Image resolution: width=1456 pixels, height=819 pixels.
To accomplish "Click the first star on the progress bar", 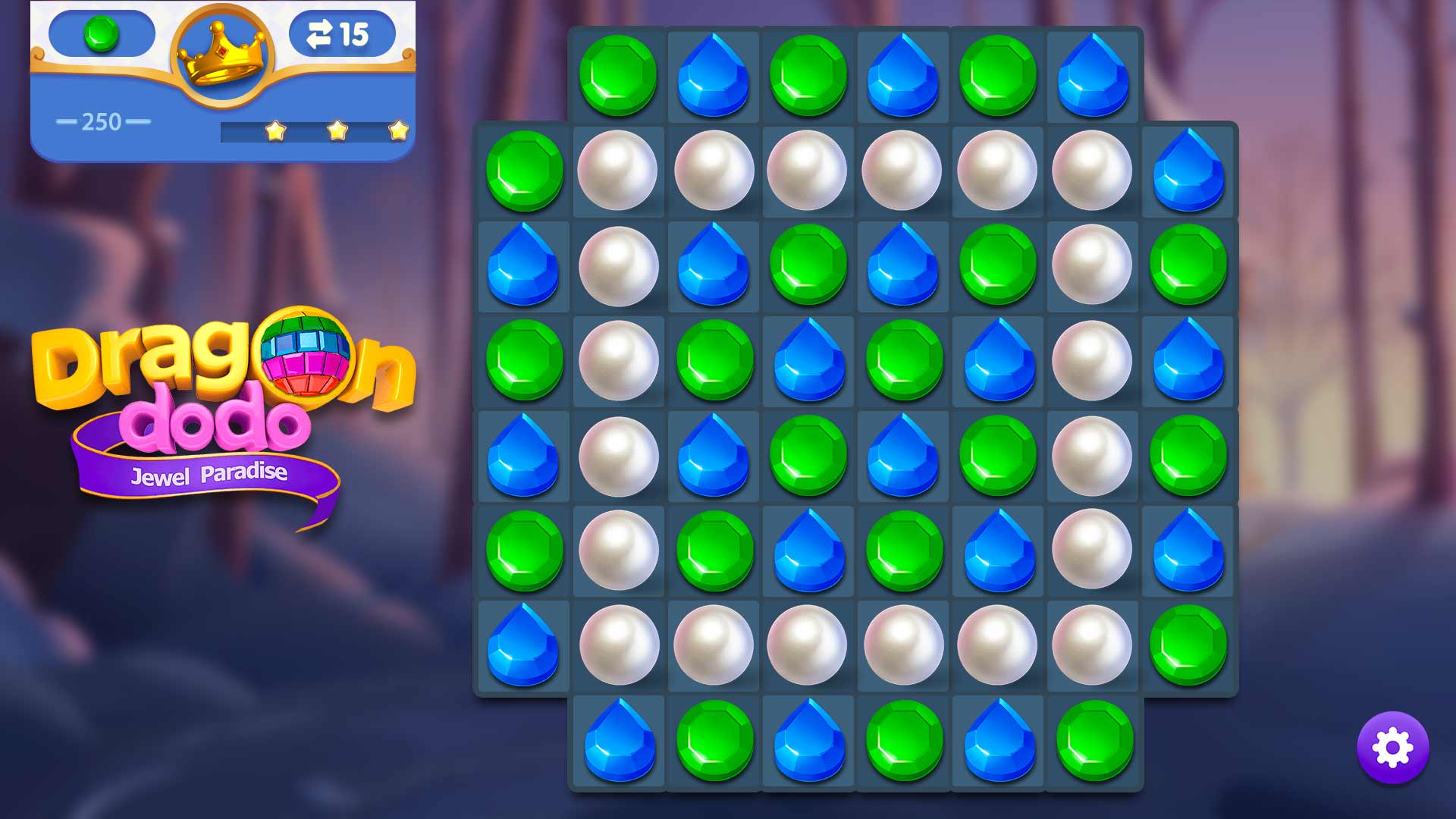I will 277,132.
